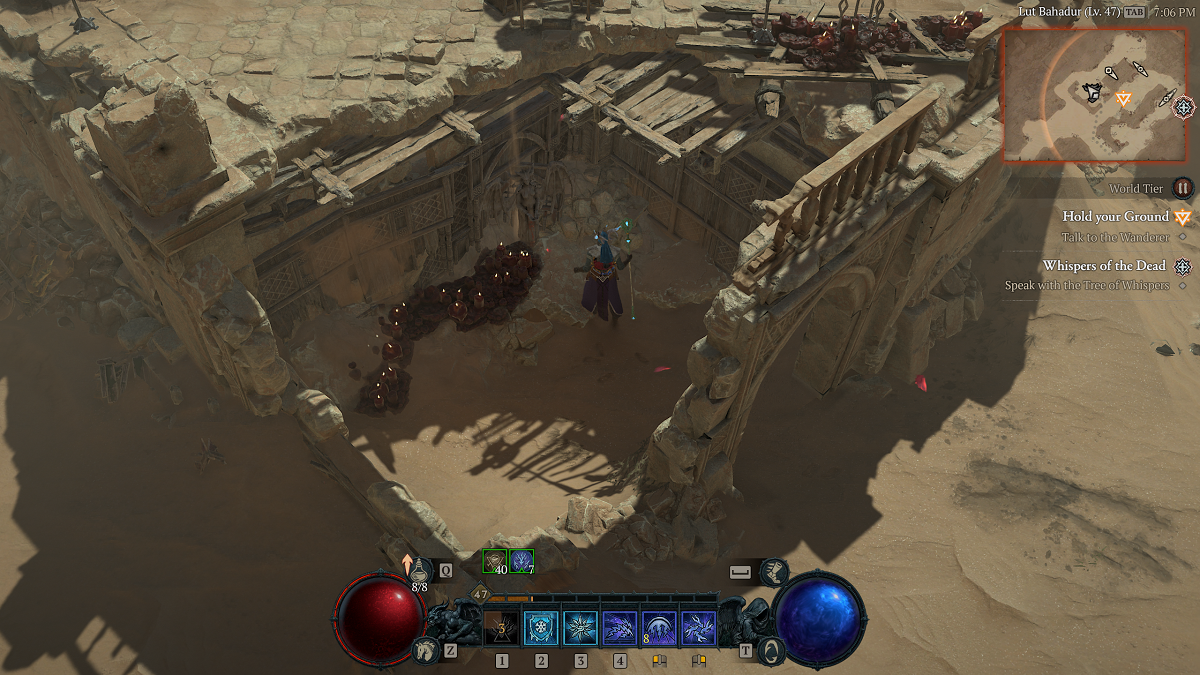Activate the ice shards skill in slot 4
The height and width of the screenshot is (675, 1200).
tap(620, 628)
